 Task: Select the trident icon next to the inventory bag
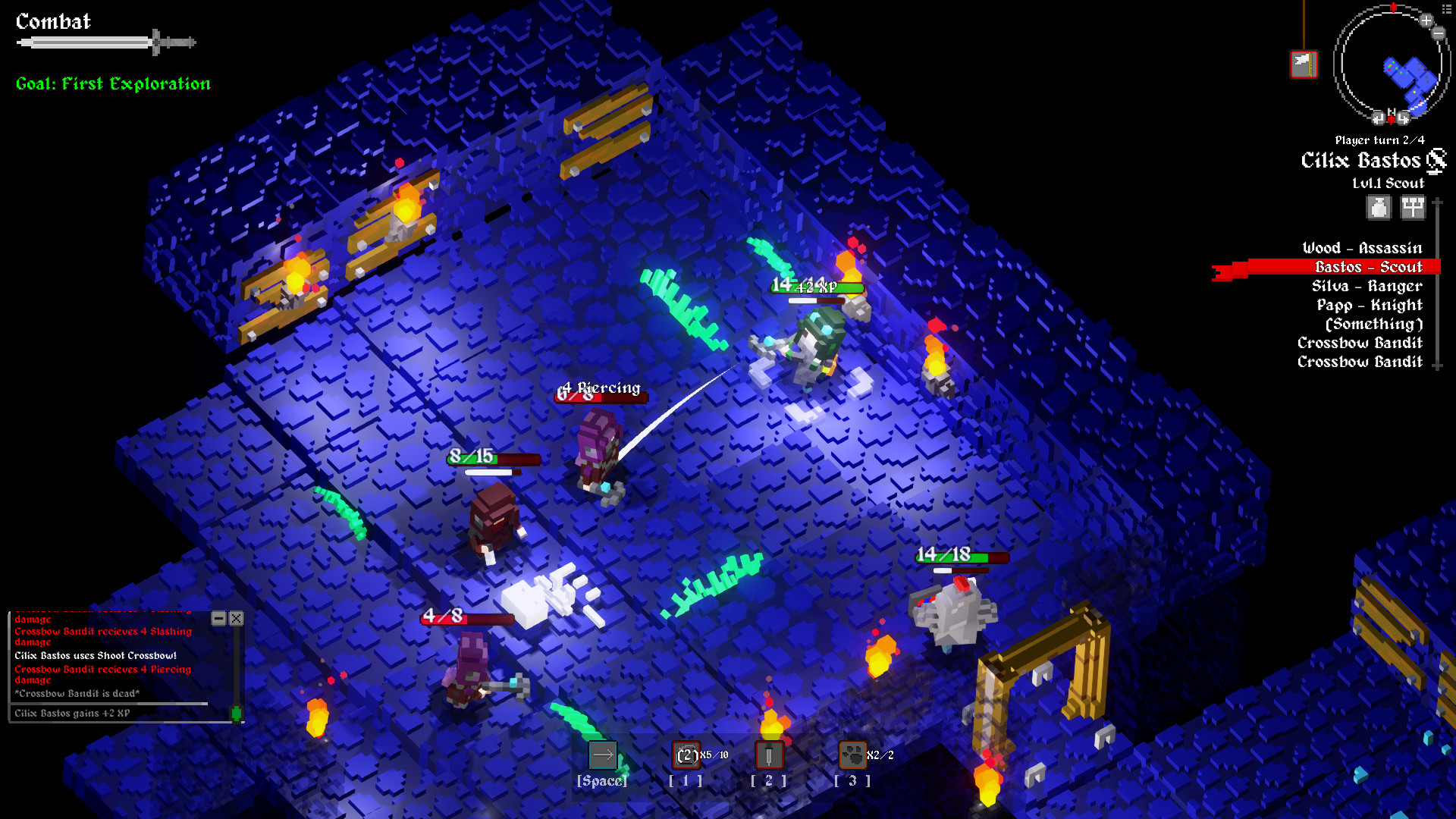[x=1412, y=206]
